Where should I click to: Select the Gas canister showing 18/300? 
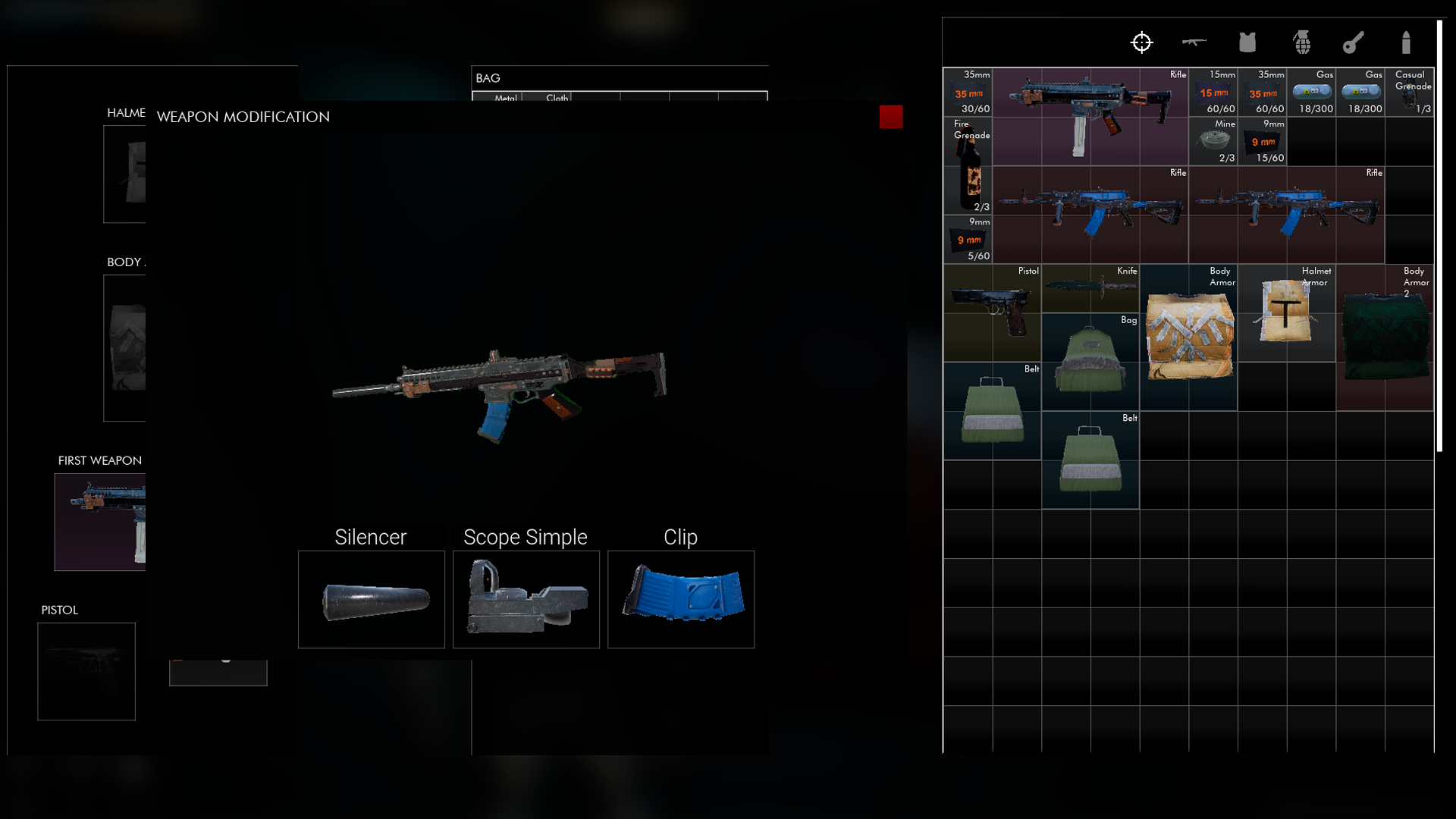tap(1312, 91)
